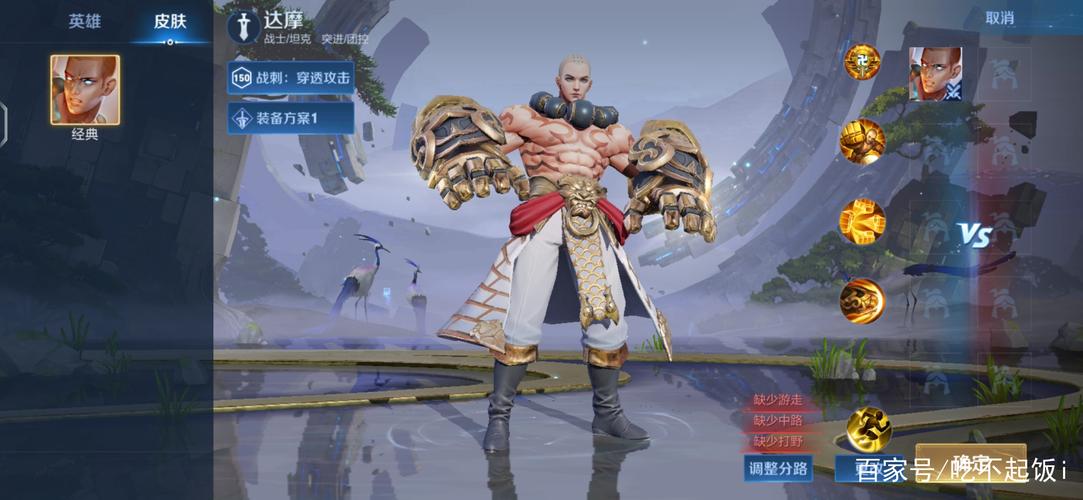Open the 装备方案1 equipment plan
Screen dimensions: 1083x500
[x=291, y=118]
